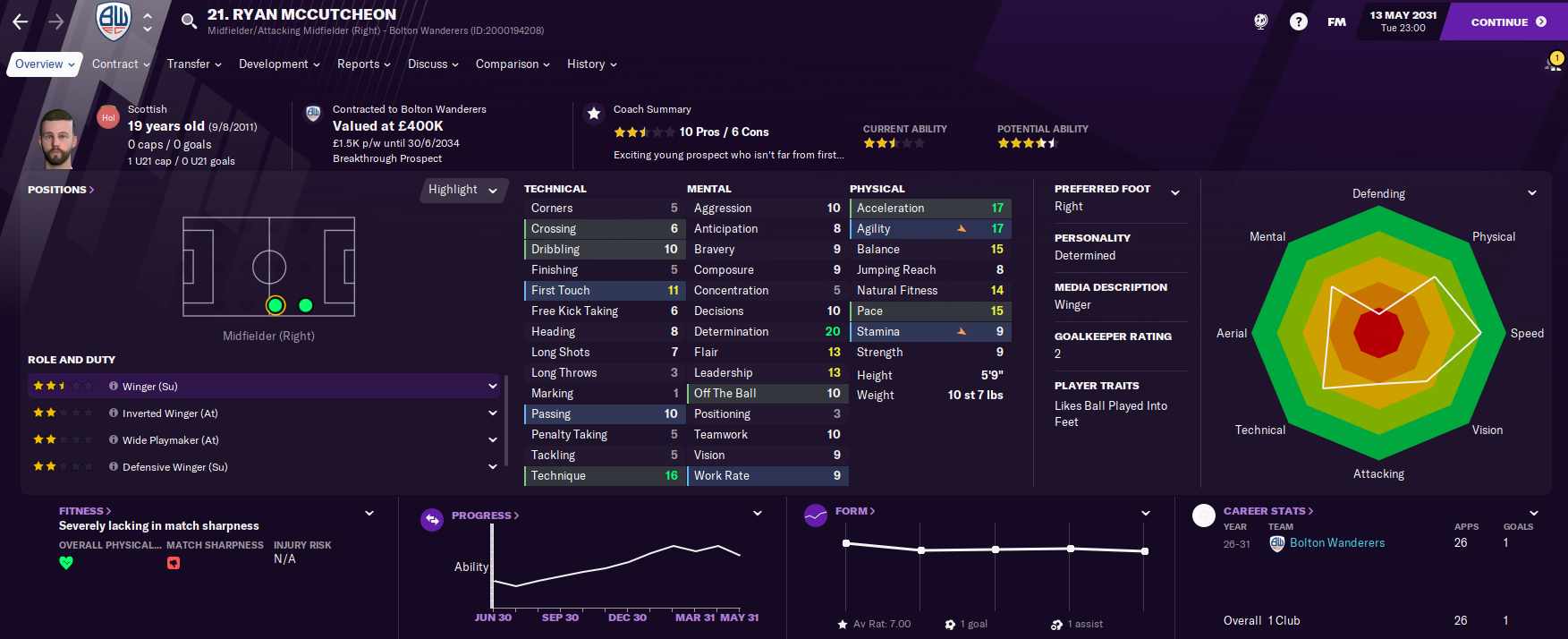The image size is (1568, 639).
Task: Show the Comparison tab
Action: pos(513,64)
